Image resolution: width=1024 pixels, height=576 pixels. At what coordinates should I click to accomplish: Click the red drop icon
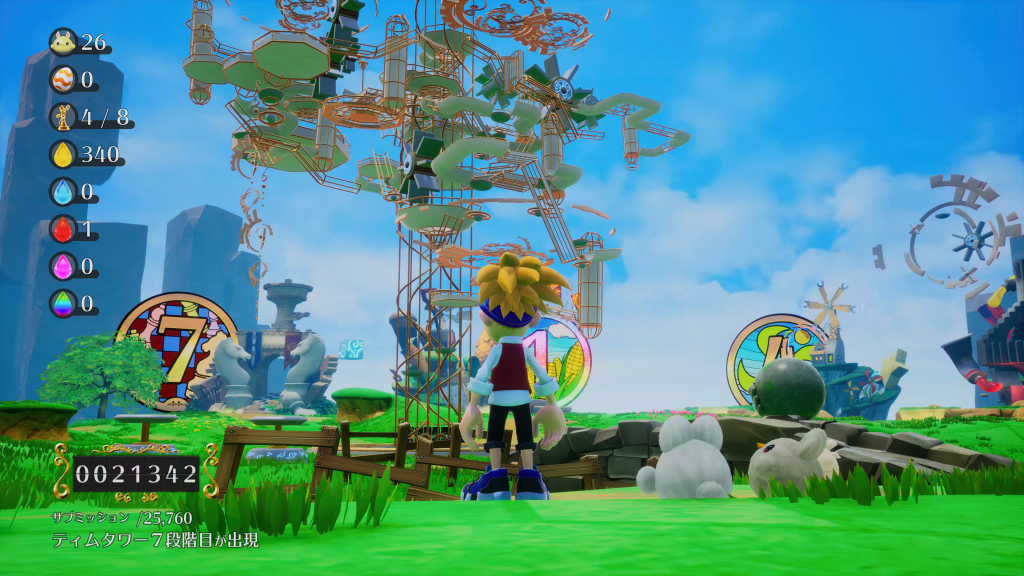pyautogui.click(x=63, y=229)
